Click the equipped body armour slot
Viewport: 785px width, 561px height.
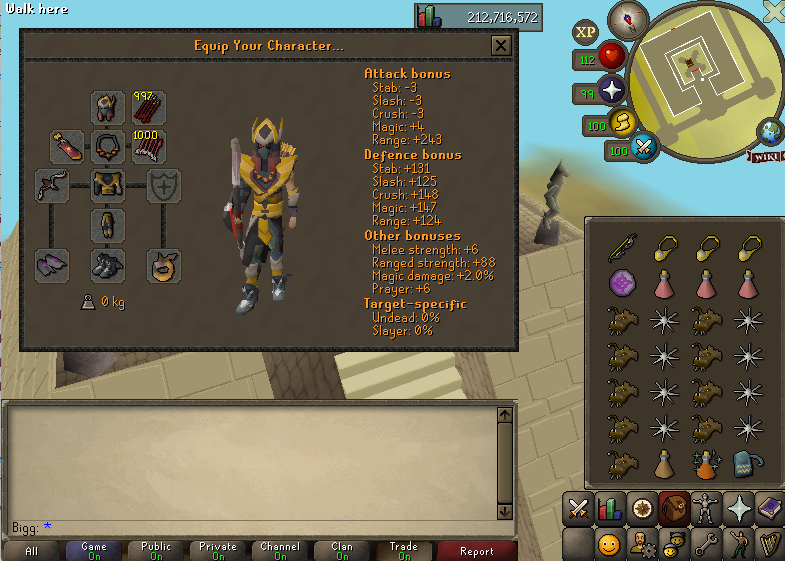click(108, 185)
